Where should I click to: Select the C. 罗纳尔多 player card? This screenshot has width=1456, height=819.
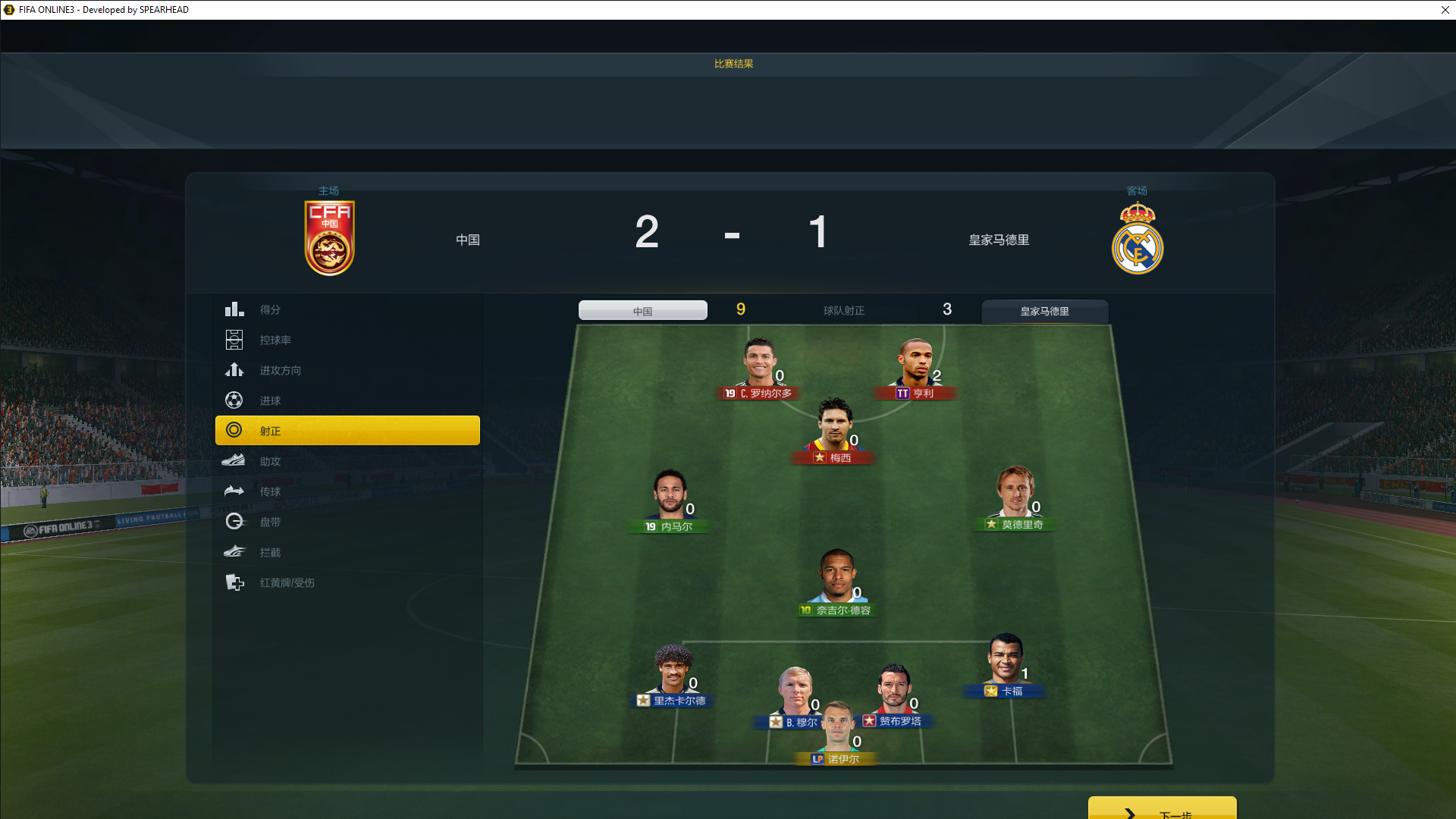tap(759, 370)
